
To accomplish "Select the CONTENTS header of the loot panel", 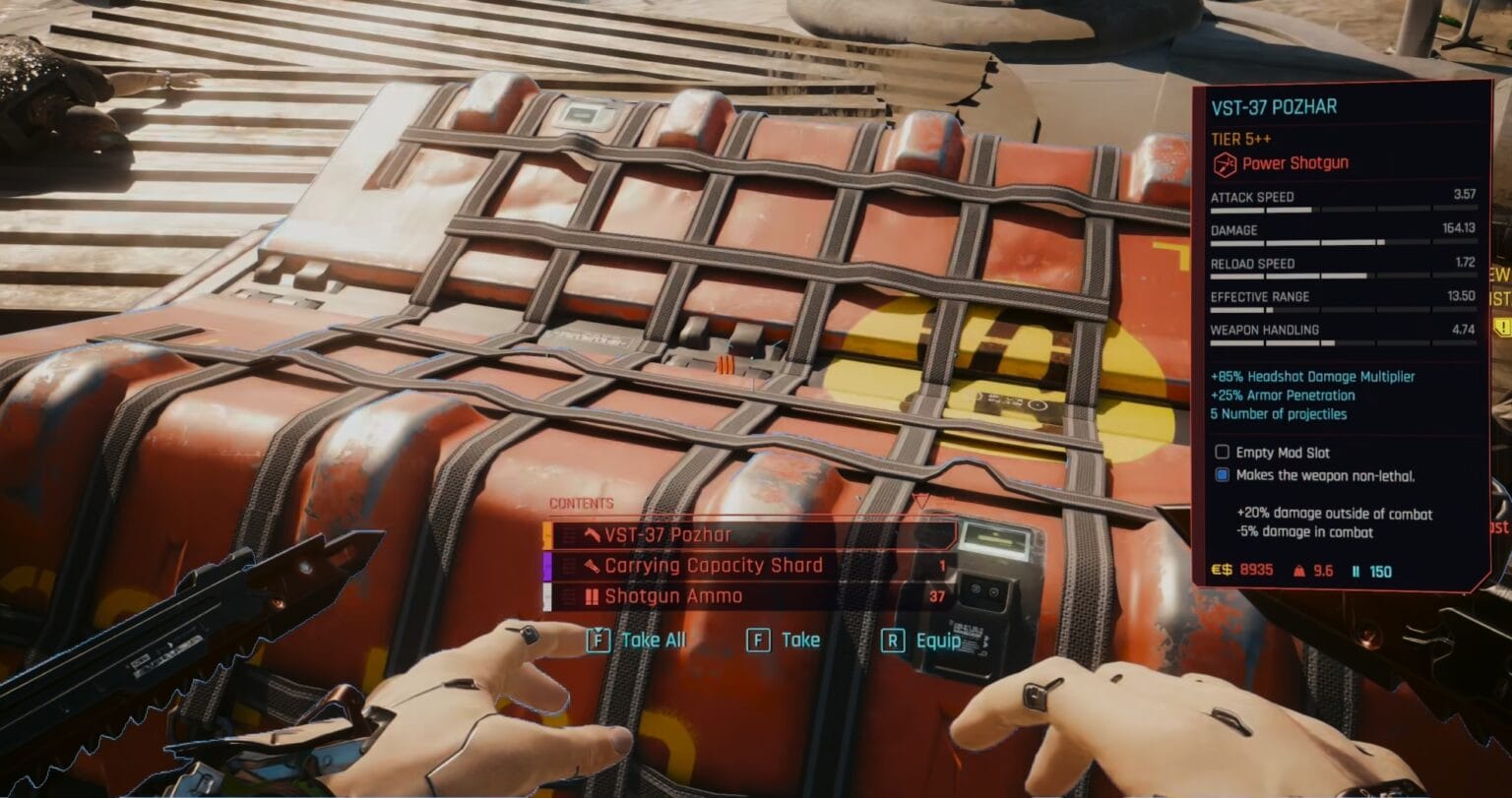I will click(581, 502).
